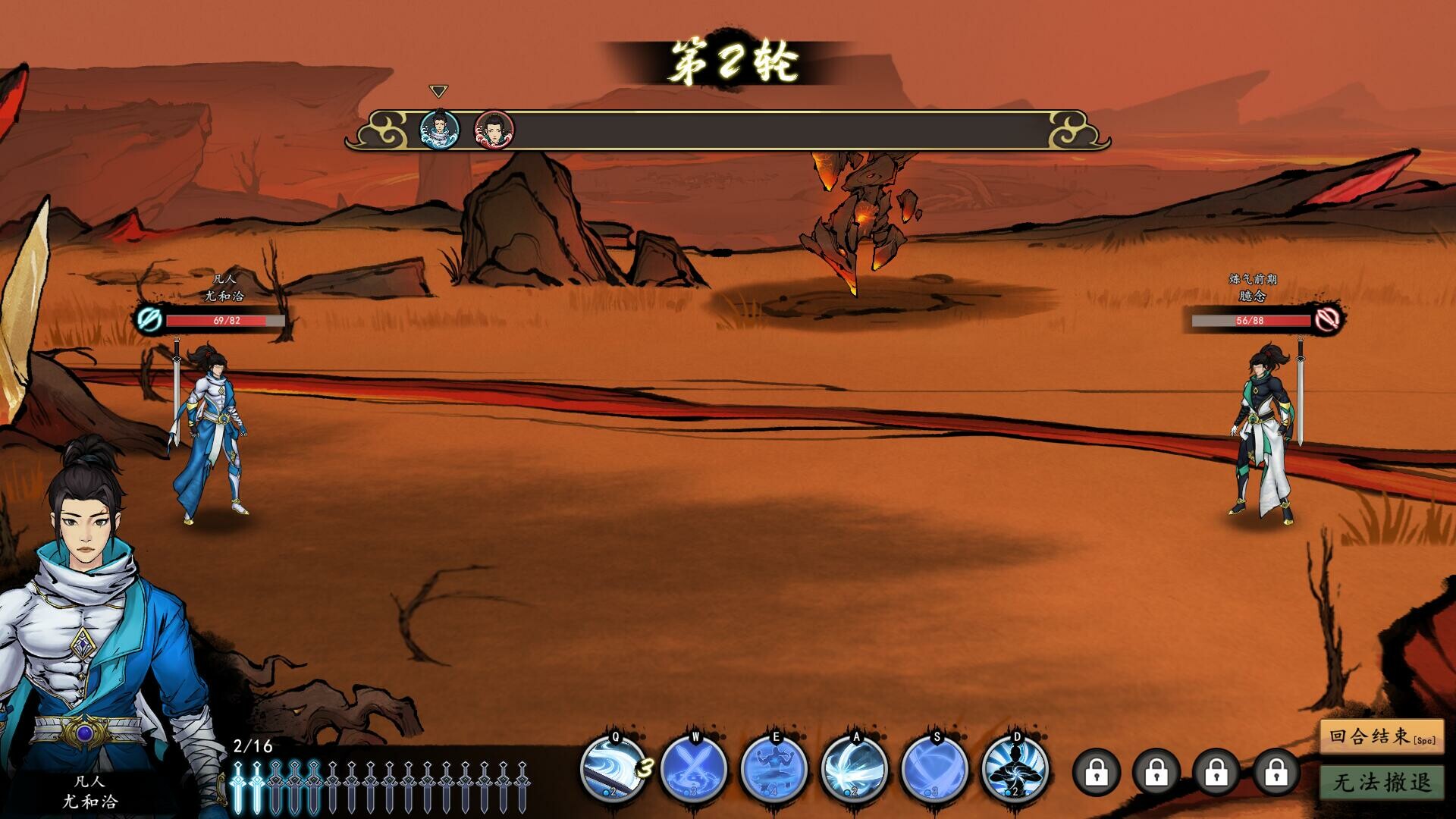Image resolution: width=1456 pixels, height=819 pixels.
Task: Select the enemy portrait in the turn order bar
Action: (492, 129)
